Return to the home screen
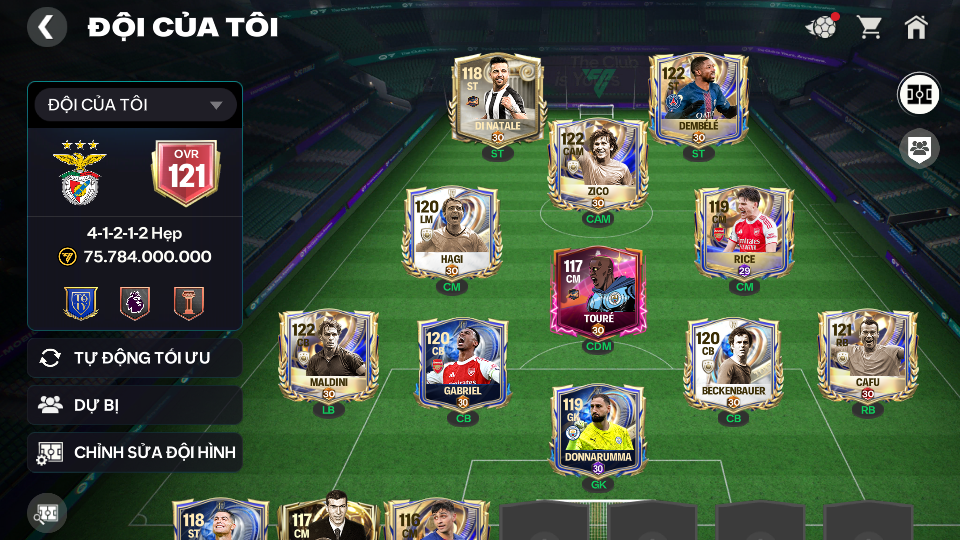This screenshot has width=960, height=540. coord(916,27)
